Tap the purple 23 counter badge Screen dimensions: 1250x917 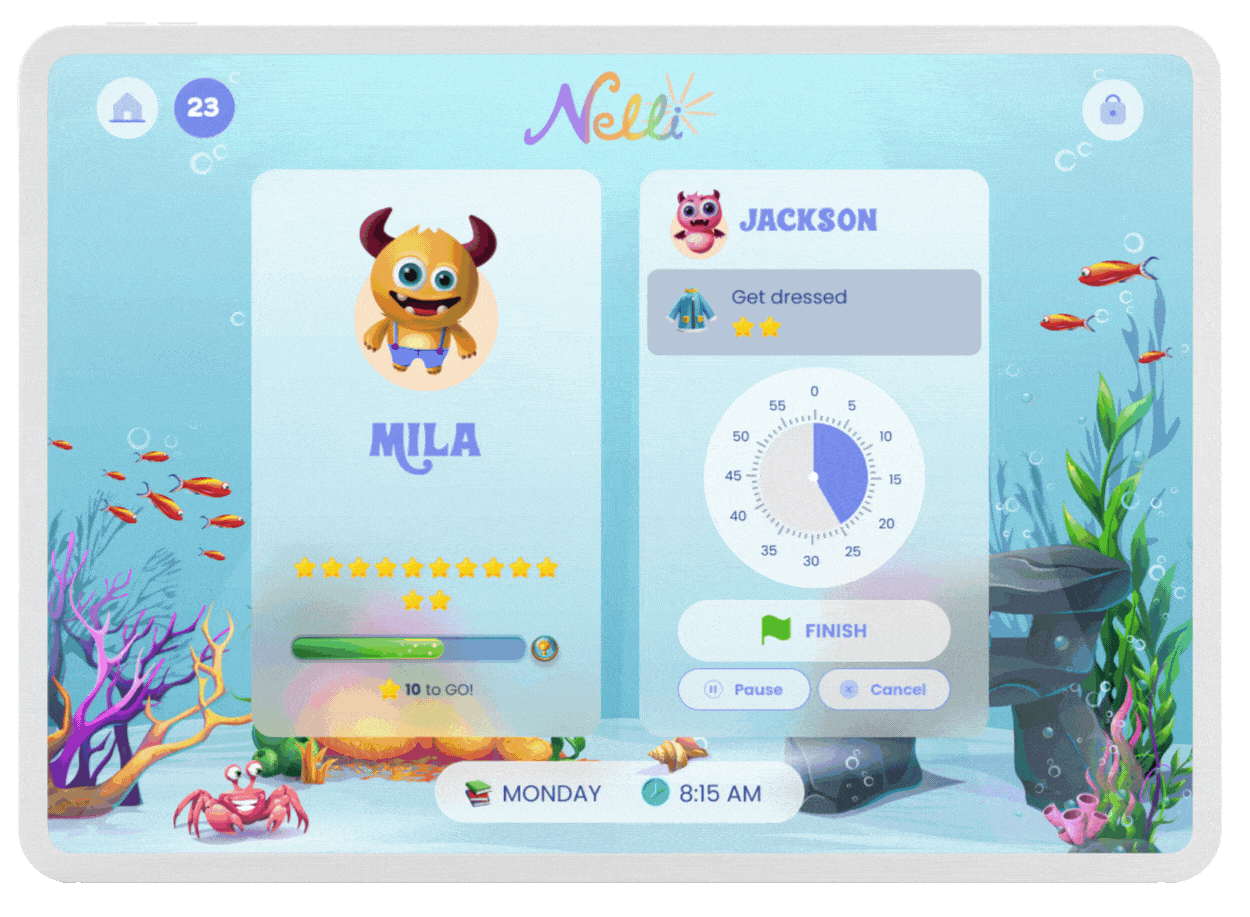pyautogui.click(x=204, y=107)
